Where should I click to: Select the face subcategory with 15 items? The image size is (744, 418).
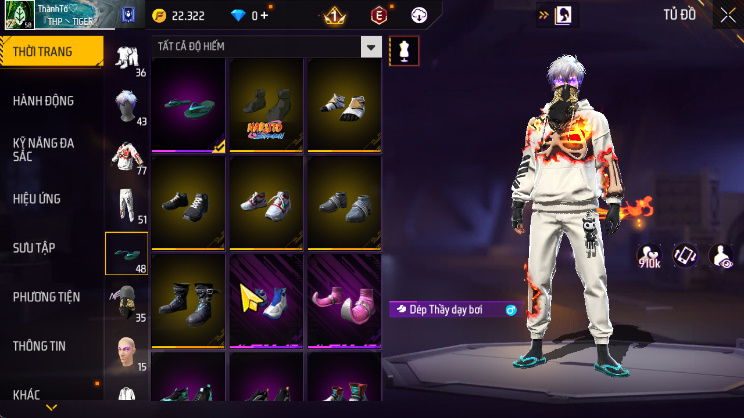[126, 352]
